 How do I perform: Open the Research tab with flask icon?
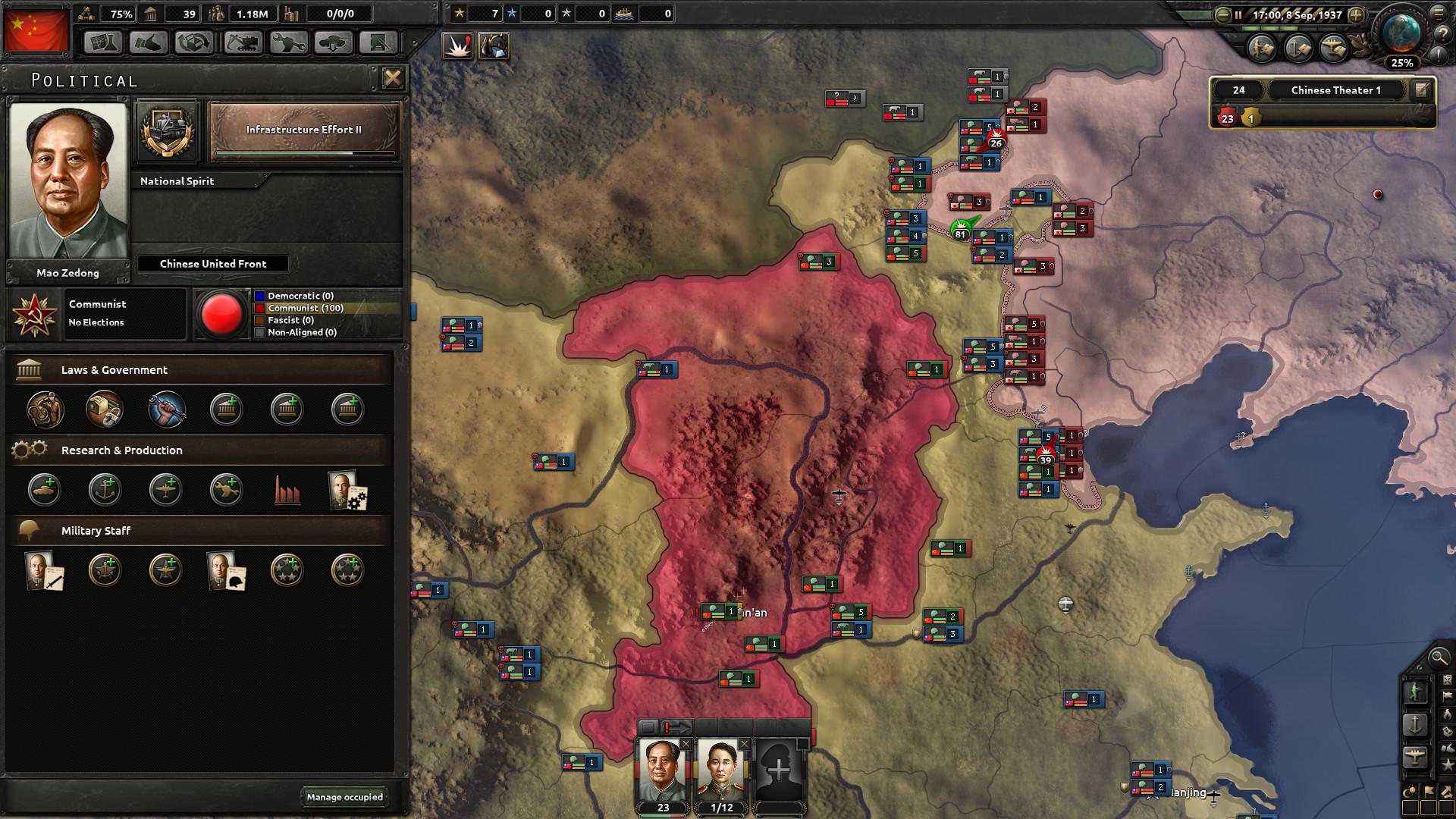tap(103, 42)
